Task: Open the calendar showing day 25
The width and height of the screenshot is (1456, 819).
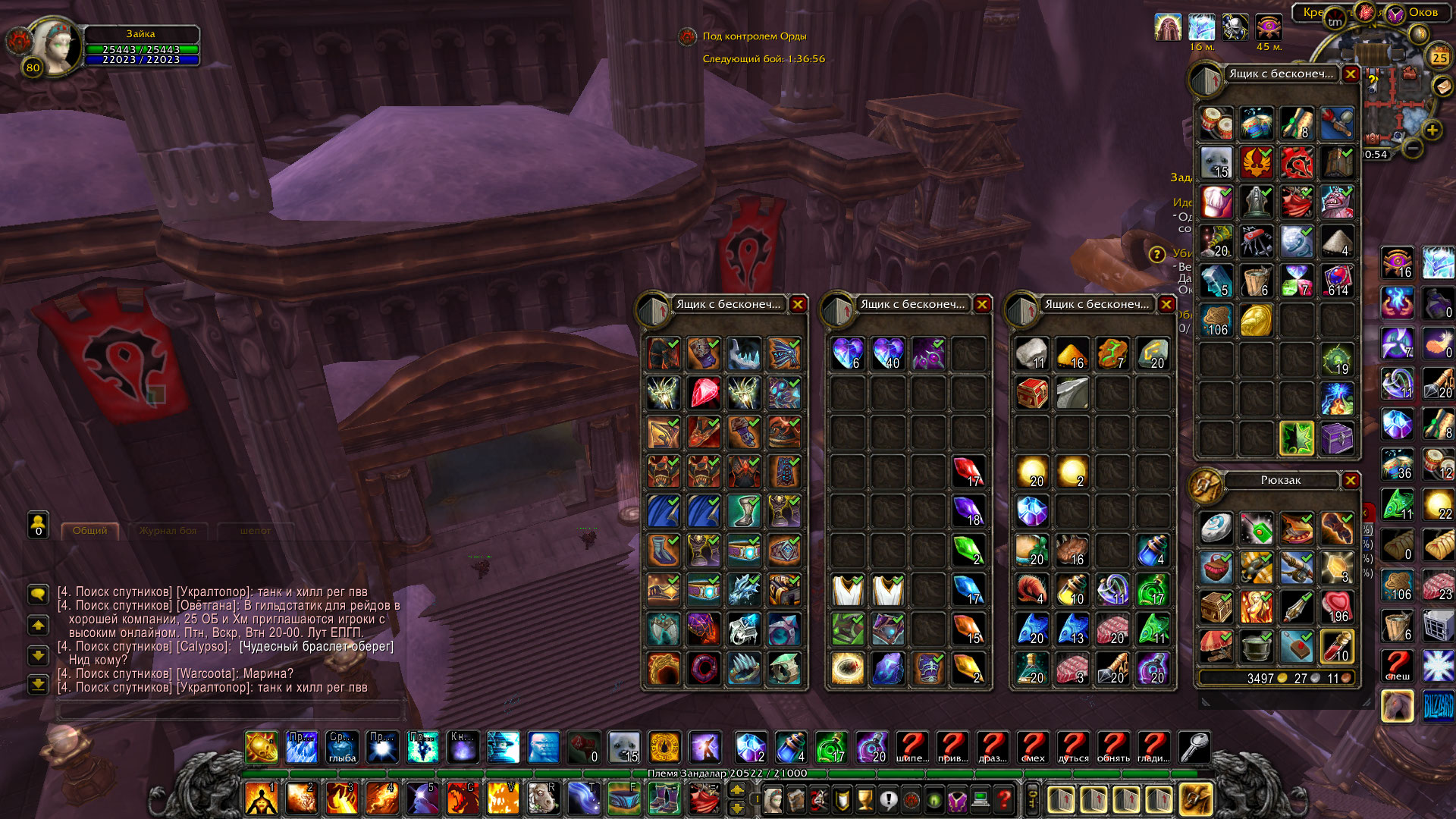Action: pyautogui.click(x=1439, y=57)
